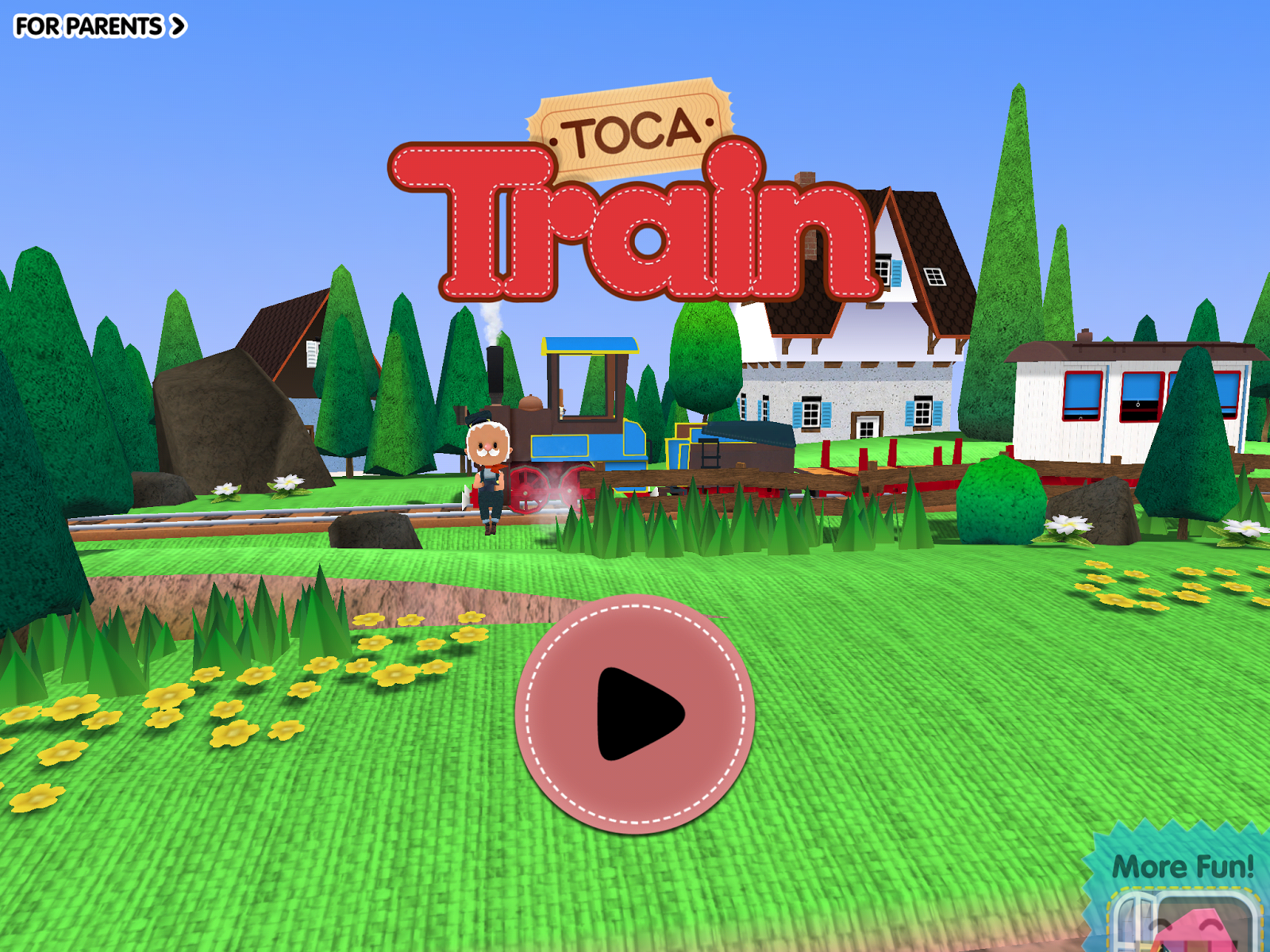Open the For Parents section
This screenshot has height=952, width=1270.
[87, 25]
